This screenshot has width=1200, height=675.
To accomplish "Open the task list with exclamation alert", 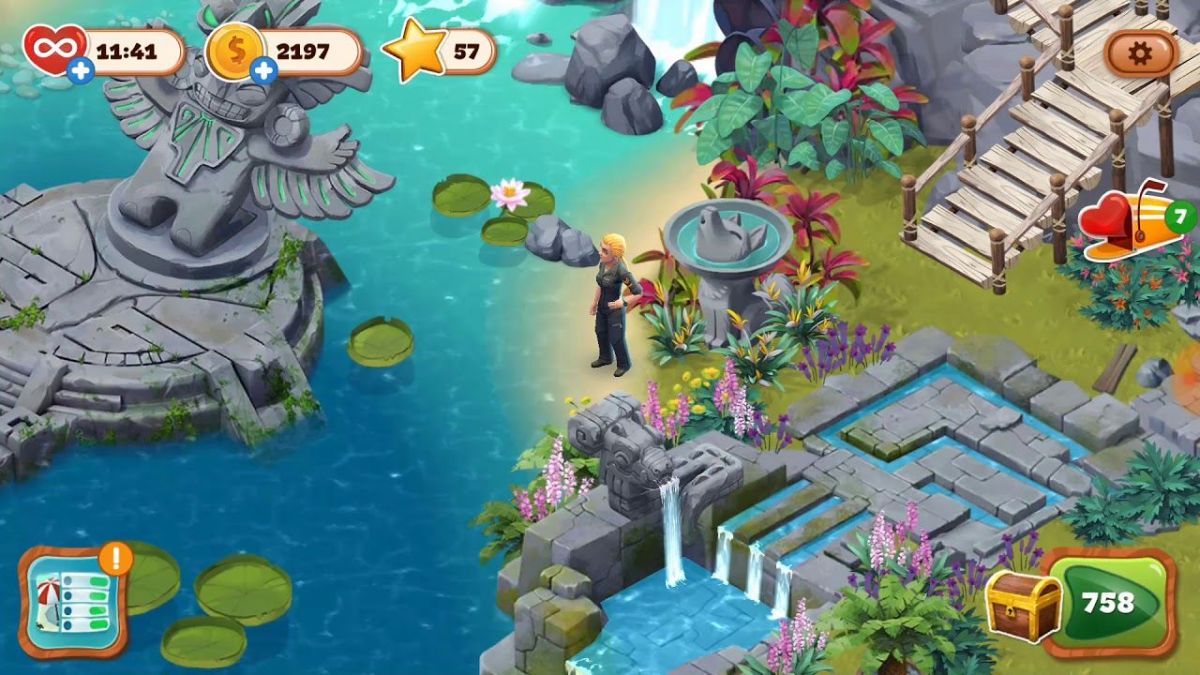I will (x=73, y=600).
